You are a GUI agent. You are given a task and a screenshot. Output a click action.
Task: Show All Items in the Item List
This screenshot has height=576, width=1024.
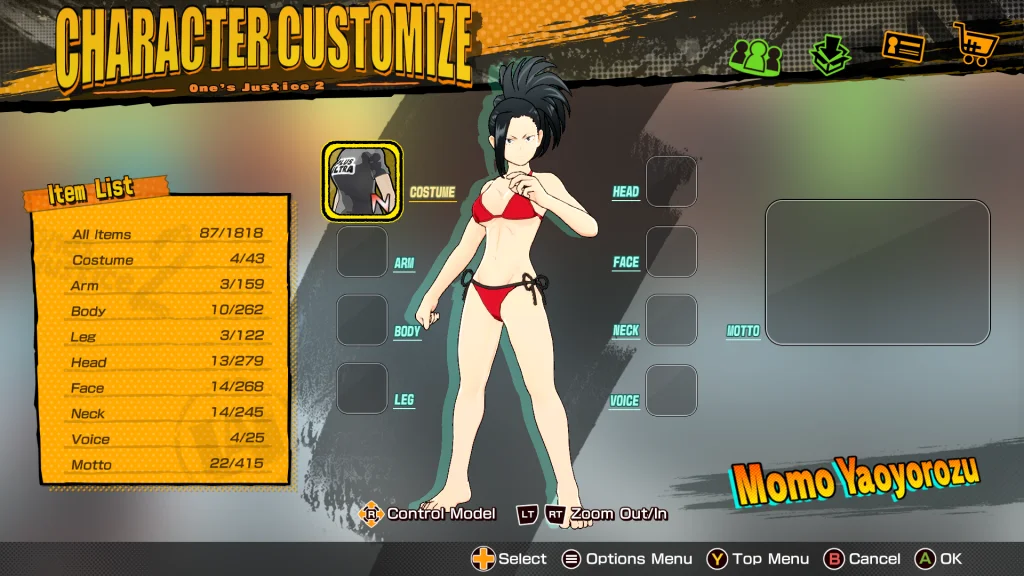pos(167,234)
